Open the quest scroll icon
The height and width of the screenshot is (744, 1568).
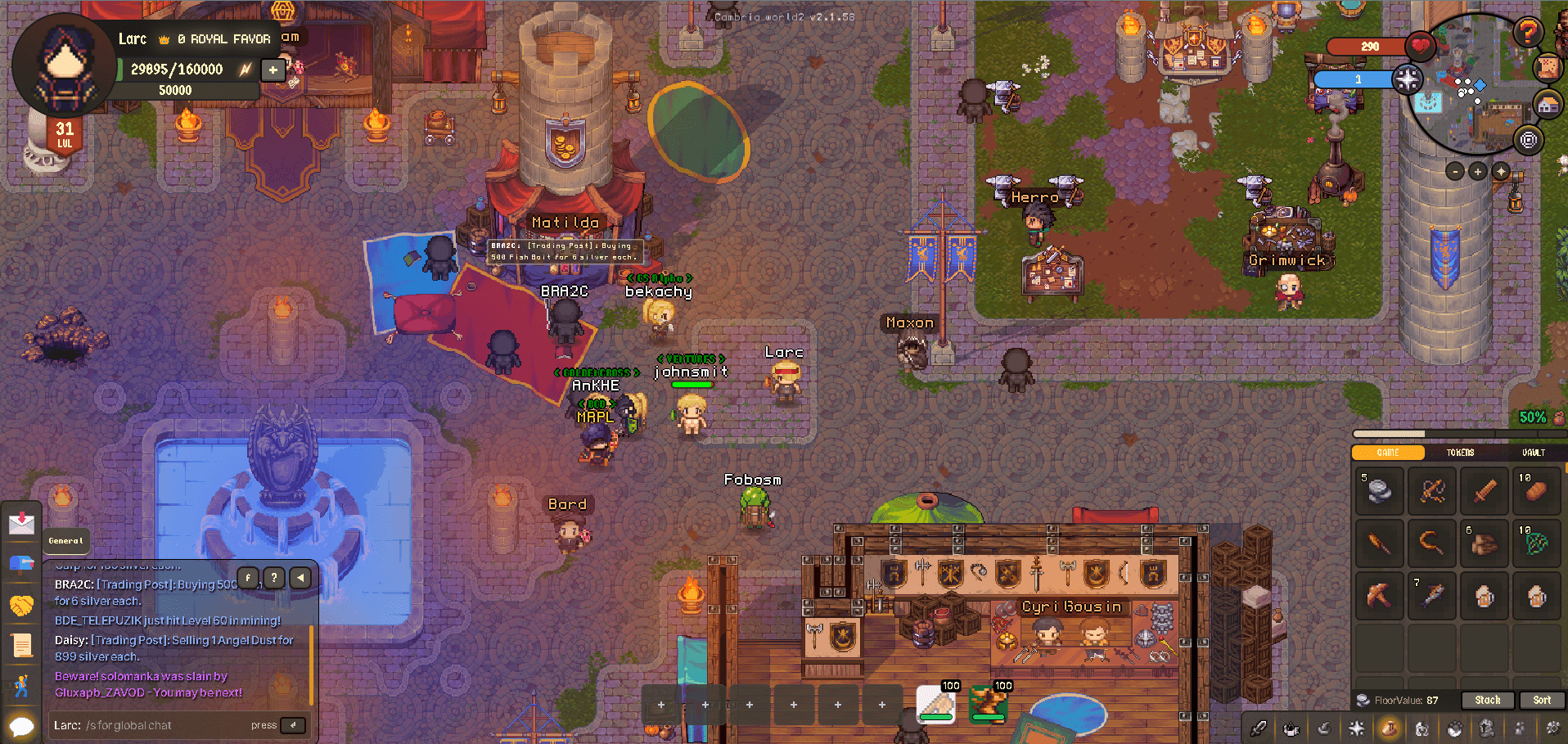tap(22, 645)
